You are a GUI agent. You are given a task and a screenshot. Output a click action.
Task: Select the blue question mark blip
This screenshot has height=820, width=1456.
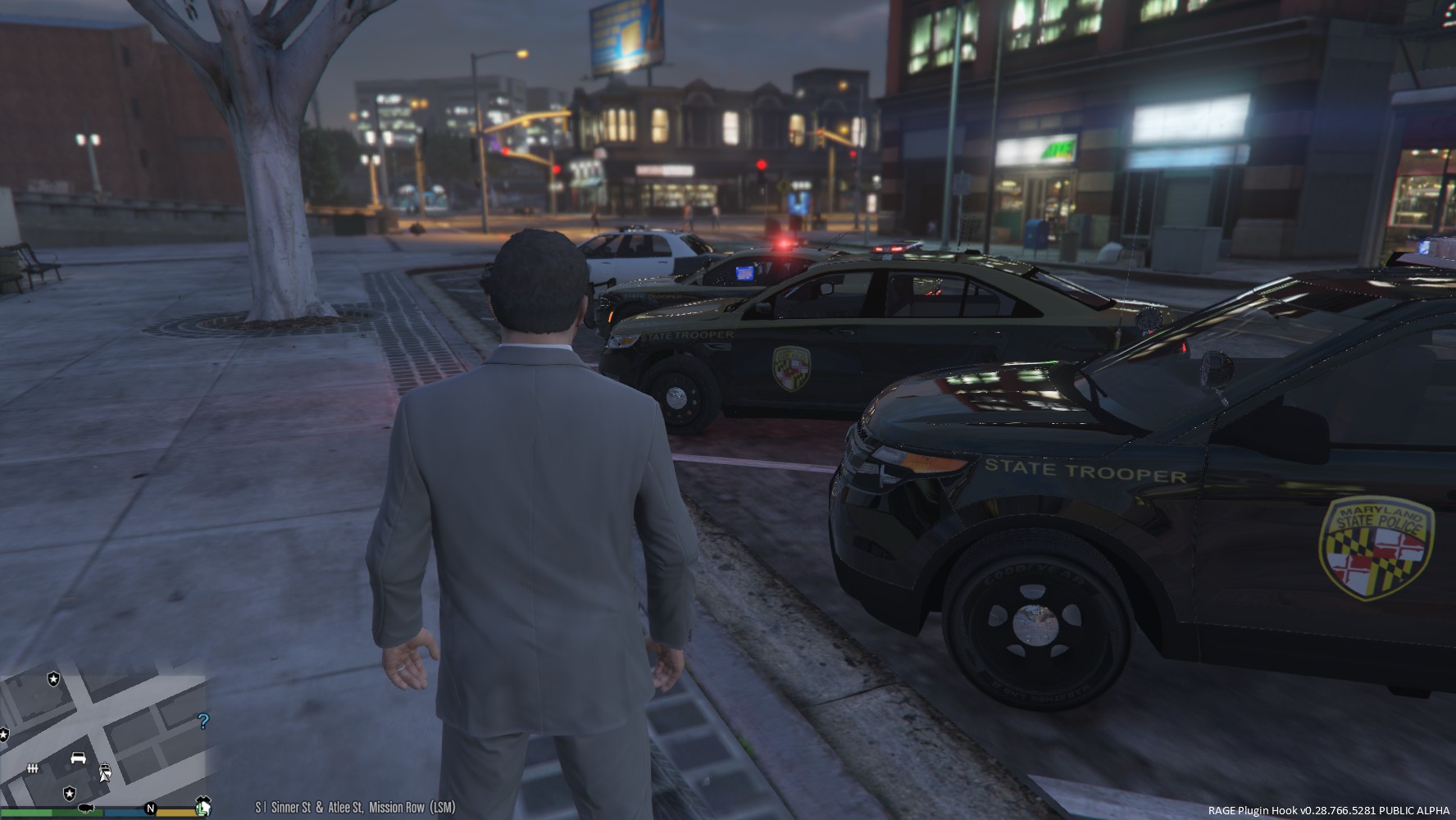203,722
